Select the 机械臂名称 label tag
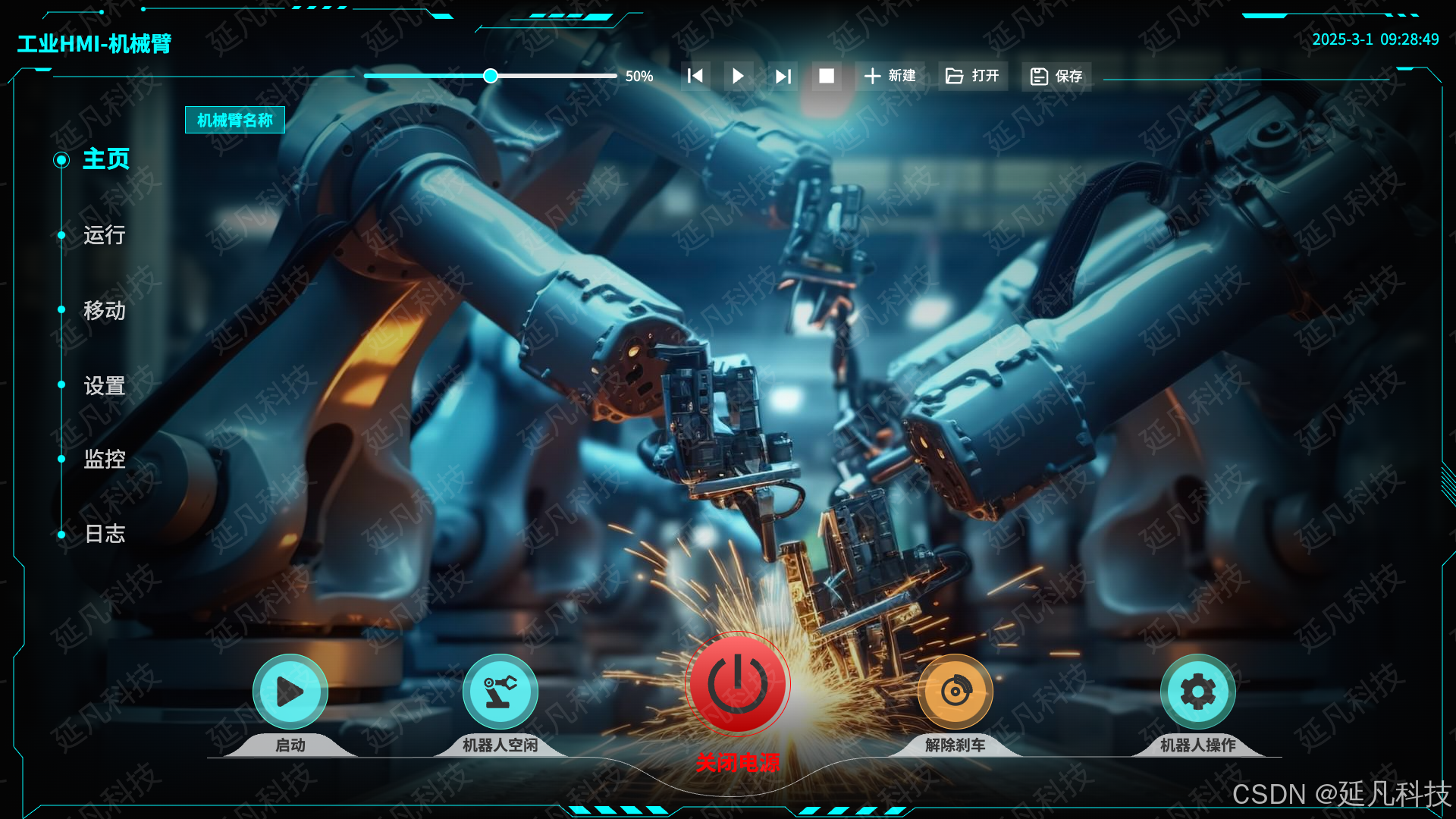This screenshot has height=819, width=1456. pyautogui.click(x=235, y=120)
